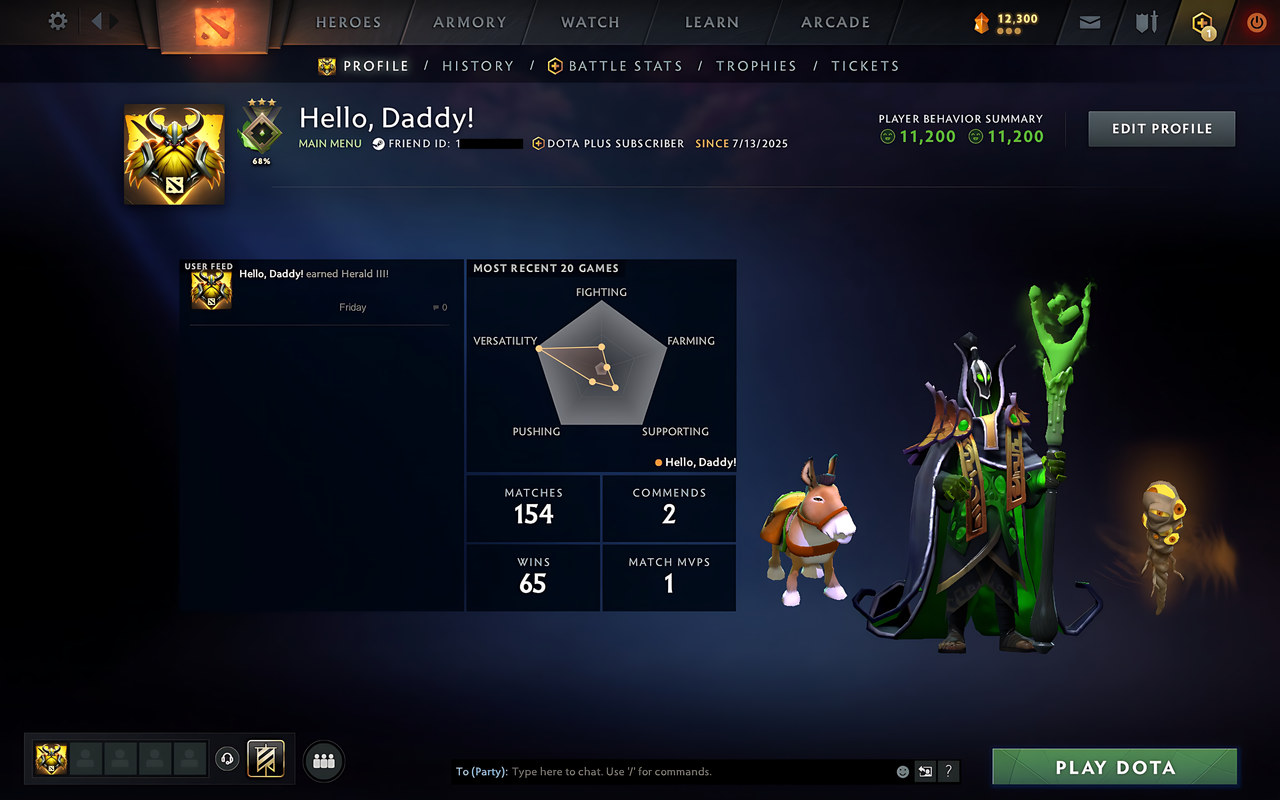Viewport: 1280px width, 800px height.
Task: Switch to the Battle Stats tab
Action: (x=625, y=65)
